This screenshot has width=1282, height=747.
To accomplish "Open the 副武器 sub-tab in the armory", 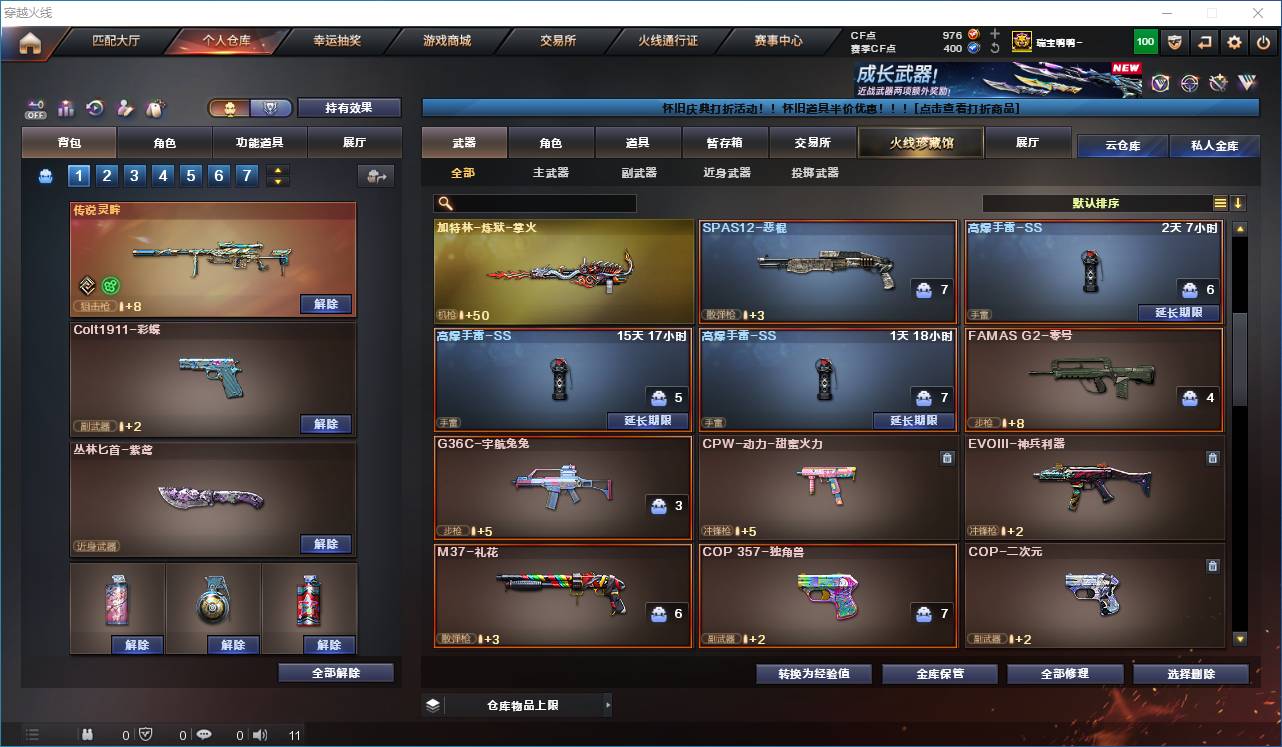I will (637, 171).
